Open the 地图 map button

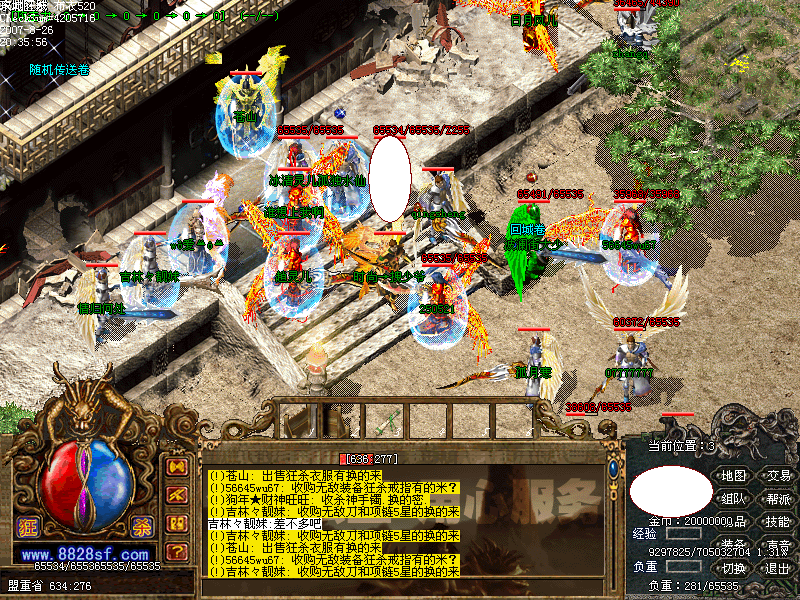point(734,475)
